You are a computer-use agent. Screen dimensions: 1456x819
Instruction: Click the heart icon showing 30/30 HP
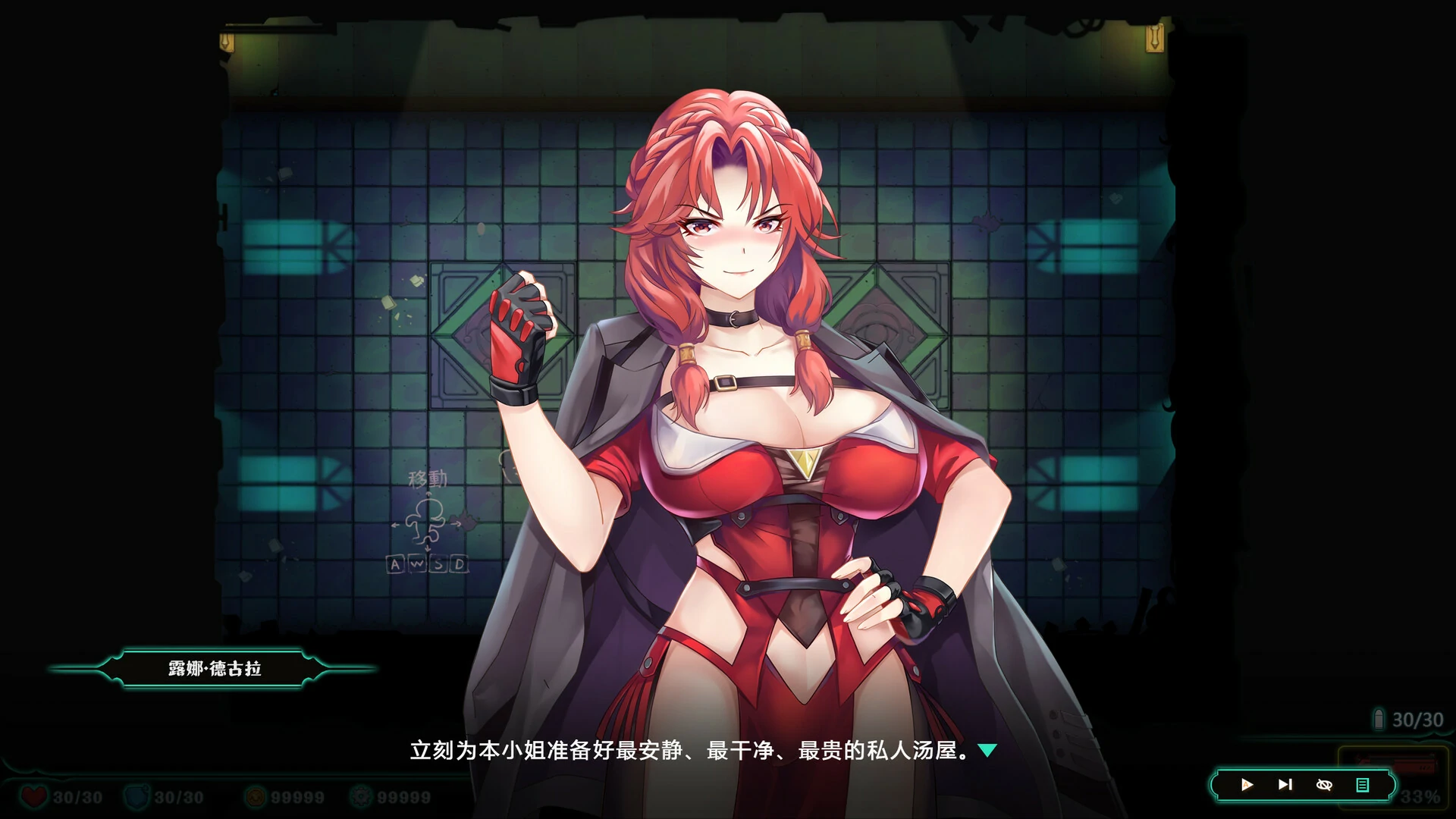35,795
